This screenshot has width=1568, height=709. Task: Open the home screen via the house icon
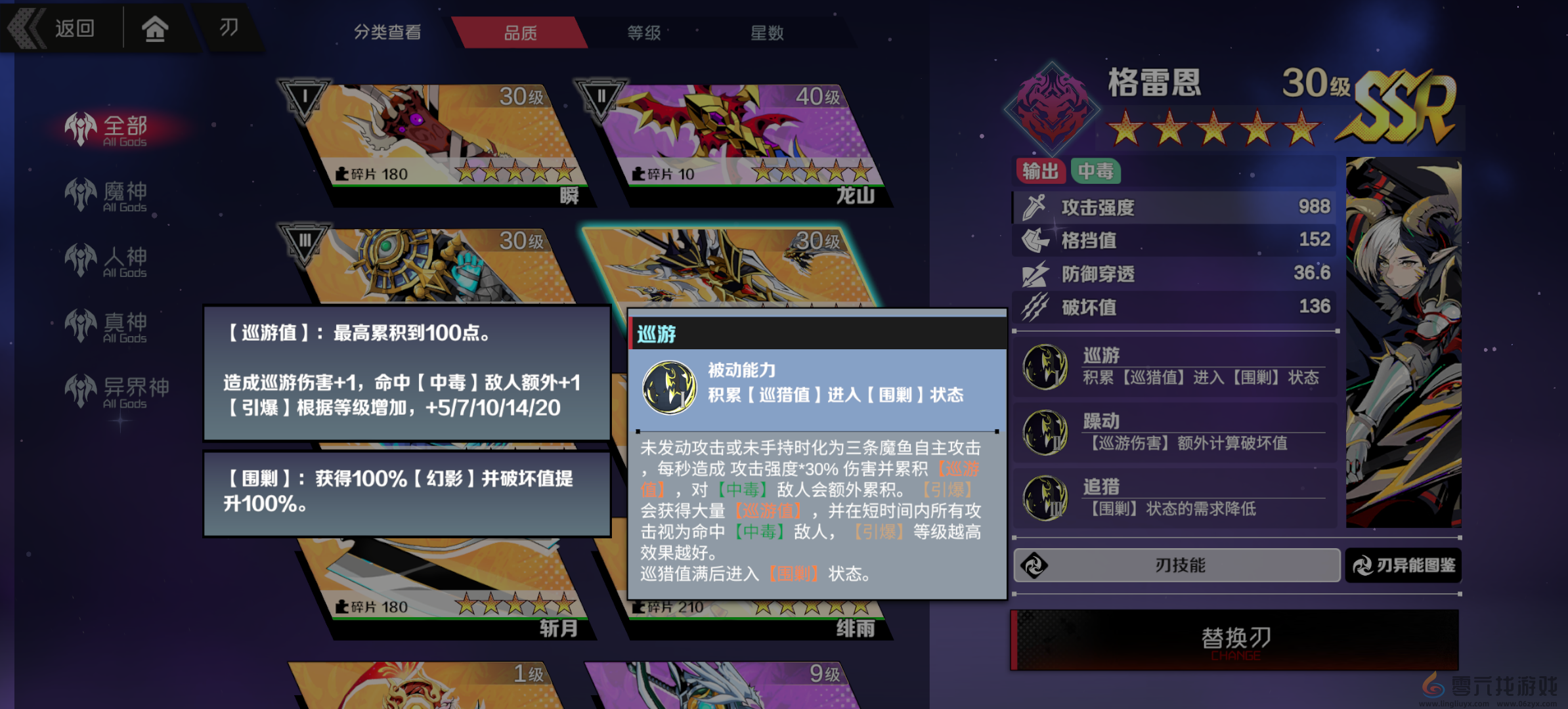click(x=155, y=28)
